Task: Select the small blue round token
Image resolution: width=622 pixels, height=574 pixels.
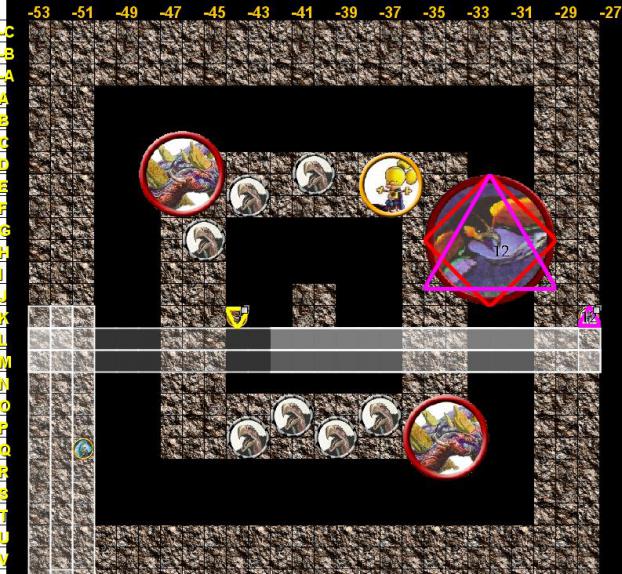Action: (x=83, y=449)
